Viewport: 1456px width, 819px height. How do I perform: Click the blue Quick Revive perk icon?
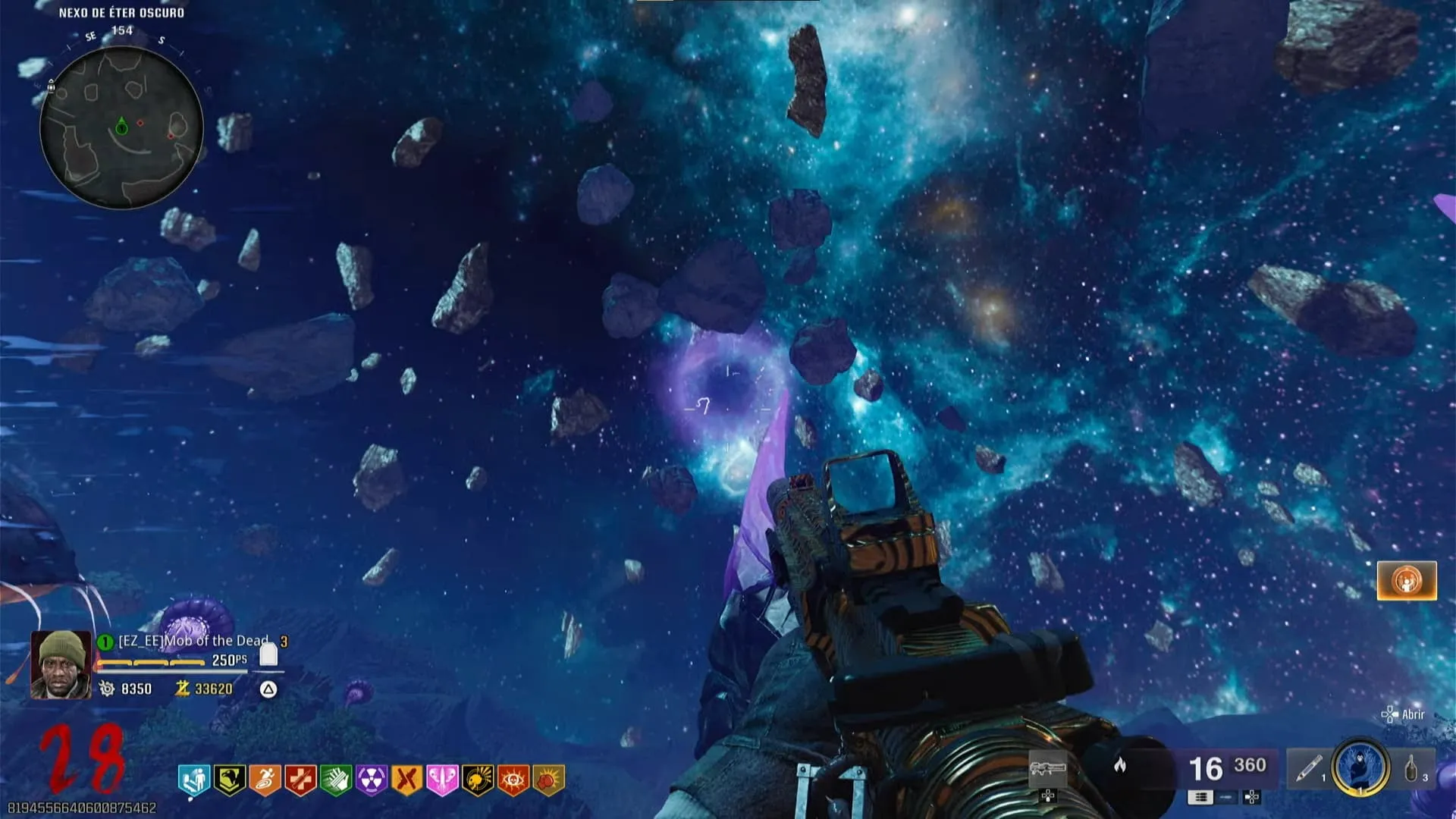194,780
